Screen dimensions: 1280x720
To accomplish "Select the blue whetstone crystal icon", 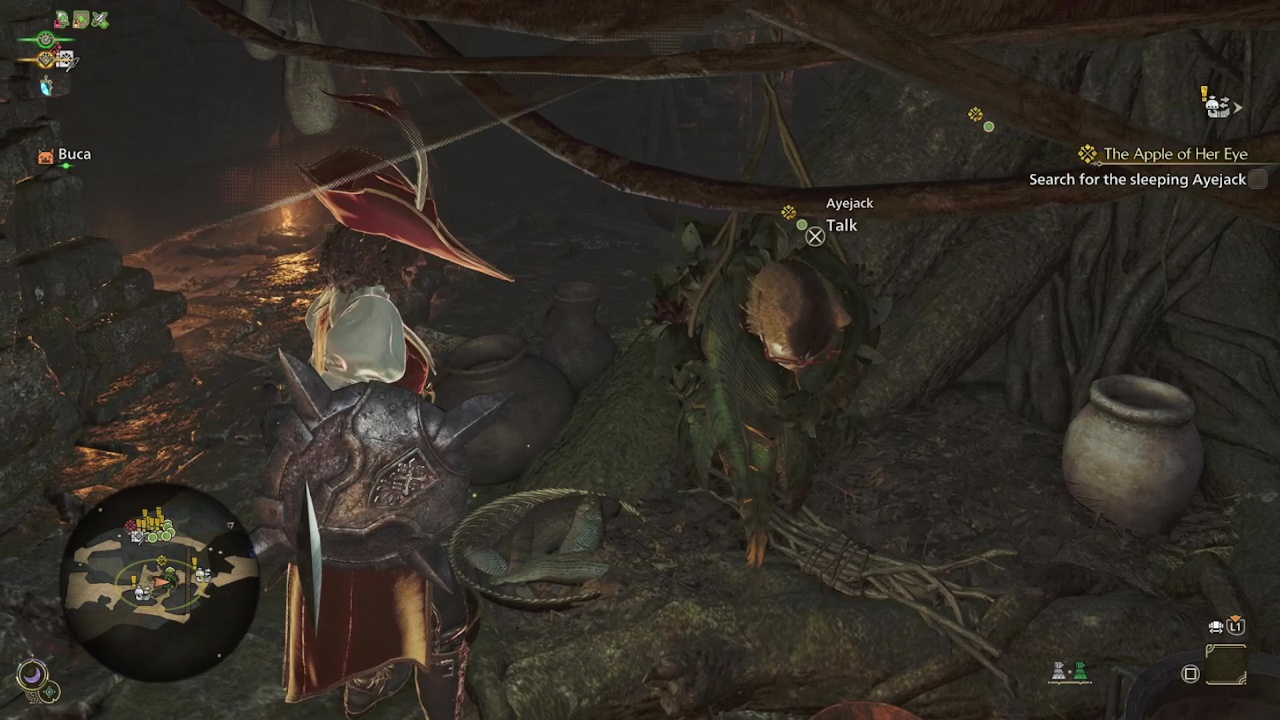I will pyautogui.click(x=46, y=87).
